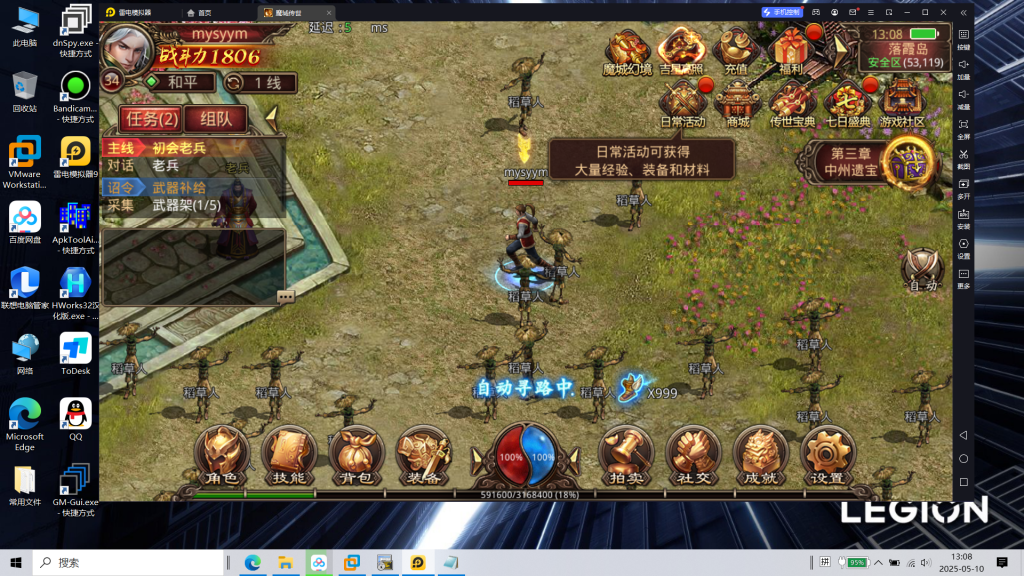The width and height of the screenshot is (1024, 576).
Task: Open the 技能 skills book
Action: point(288,455)
